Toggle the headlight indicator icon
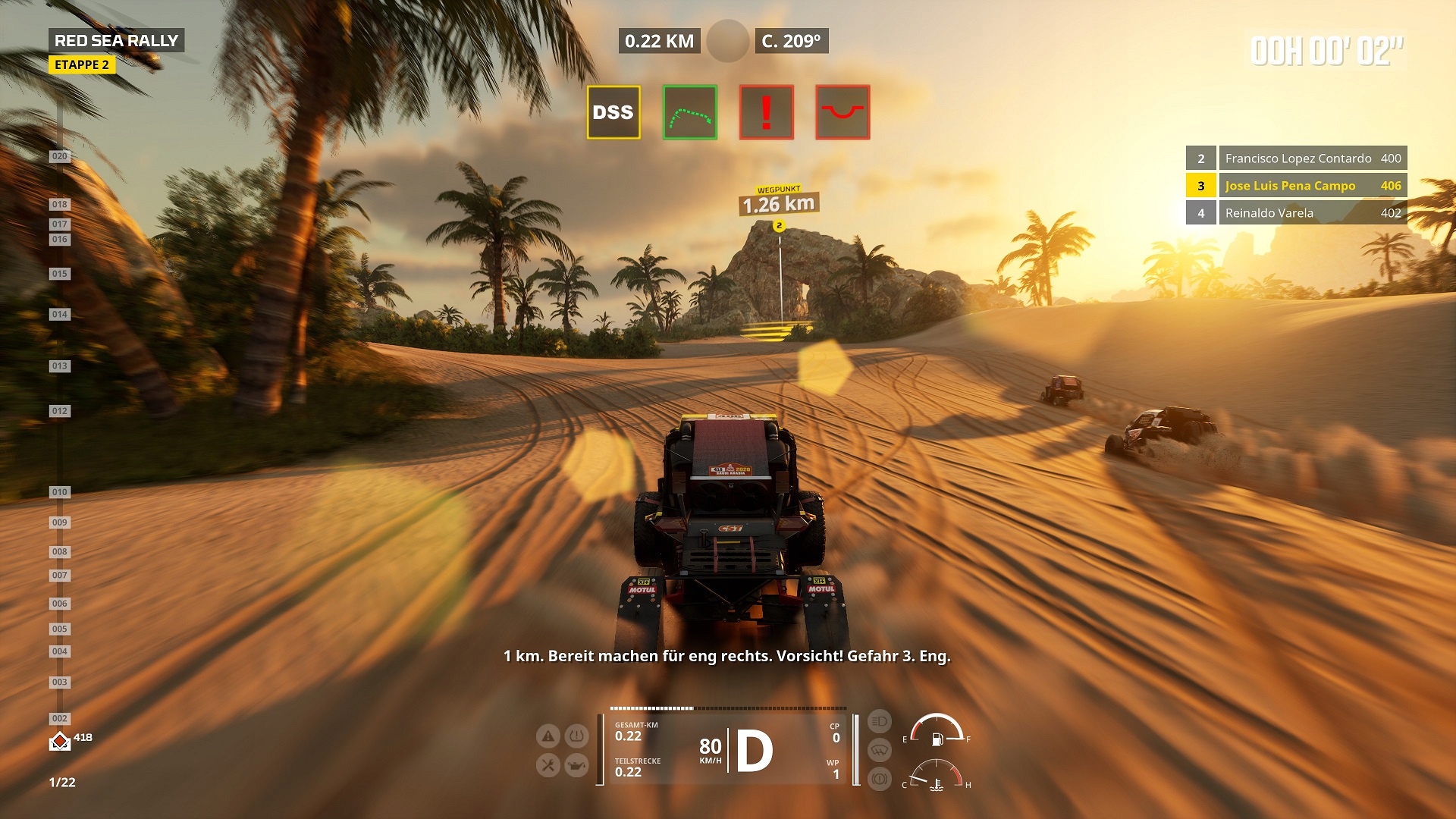 [879, 721]
